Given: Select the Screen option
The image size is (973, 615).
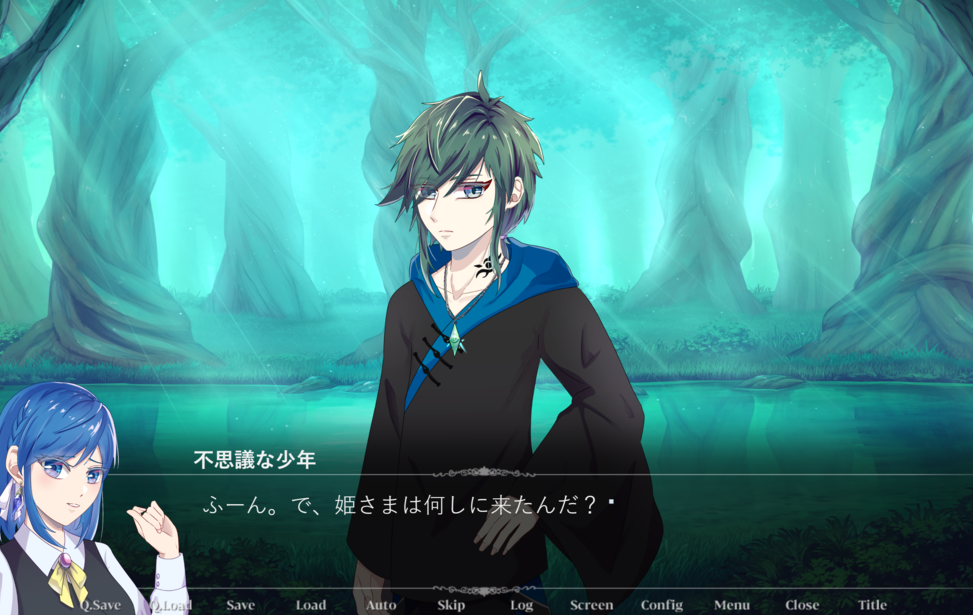Looking at the screenshot, I should point(591,605).
